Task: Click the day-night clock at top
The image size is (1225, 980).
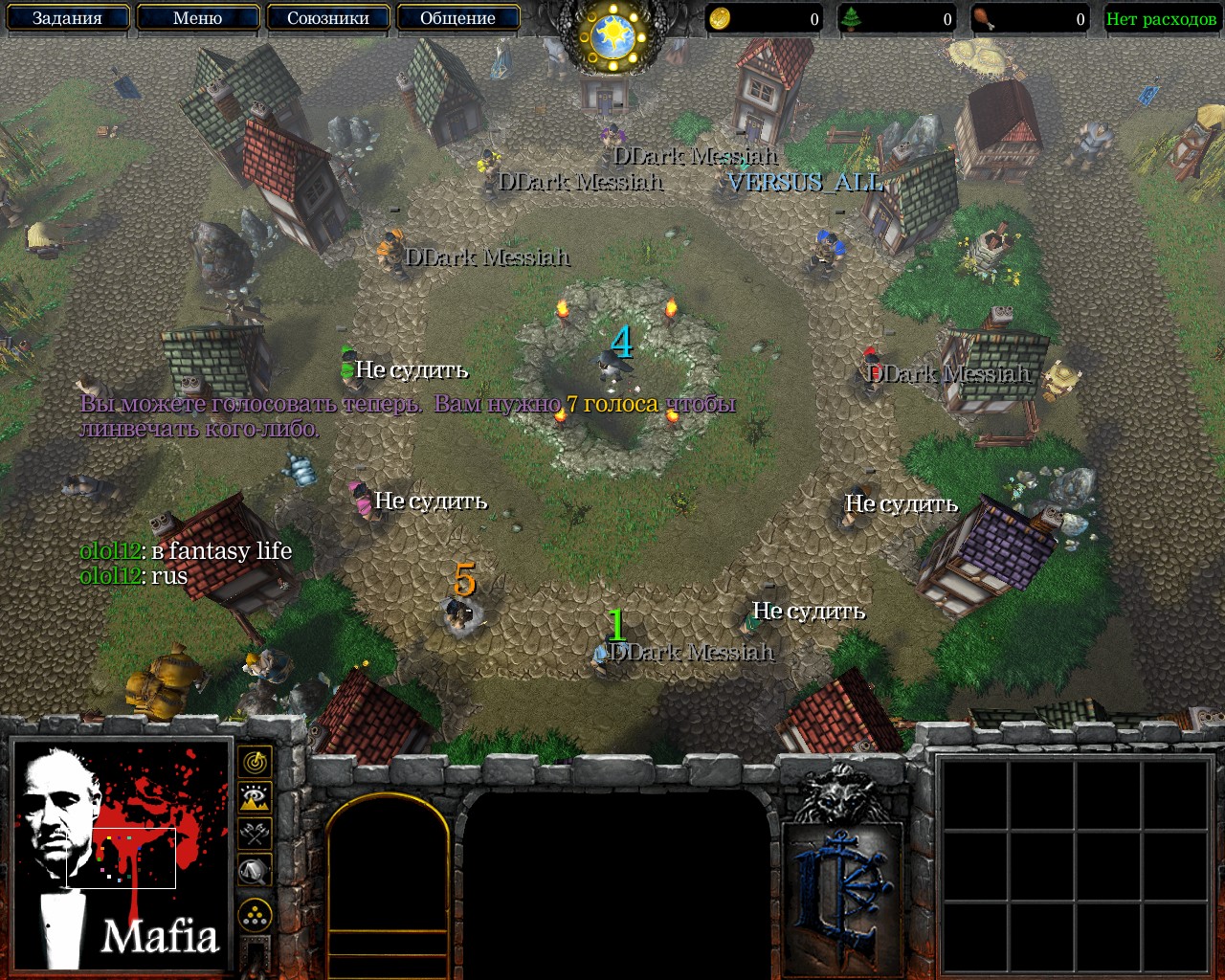Action: [x=612, y=36]
